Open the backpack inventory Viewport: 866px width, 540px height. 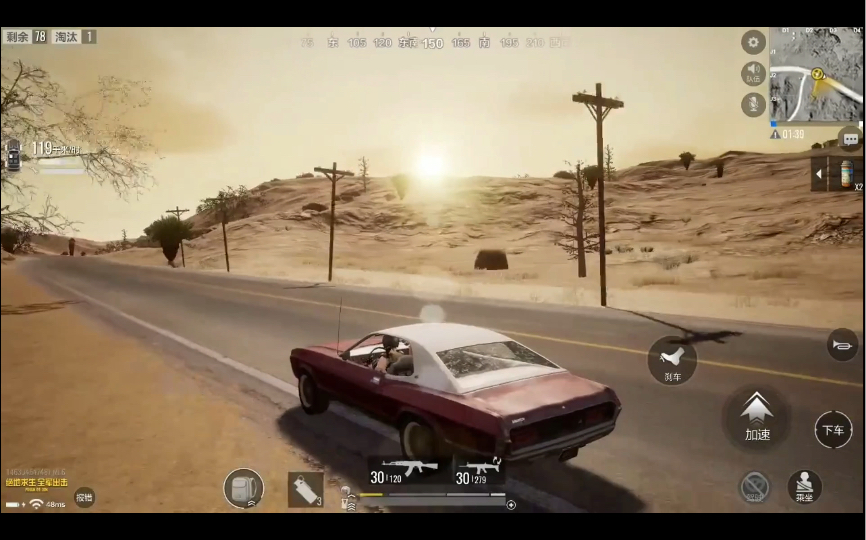tap(243, 488)
